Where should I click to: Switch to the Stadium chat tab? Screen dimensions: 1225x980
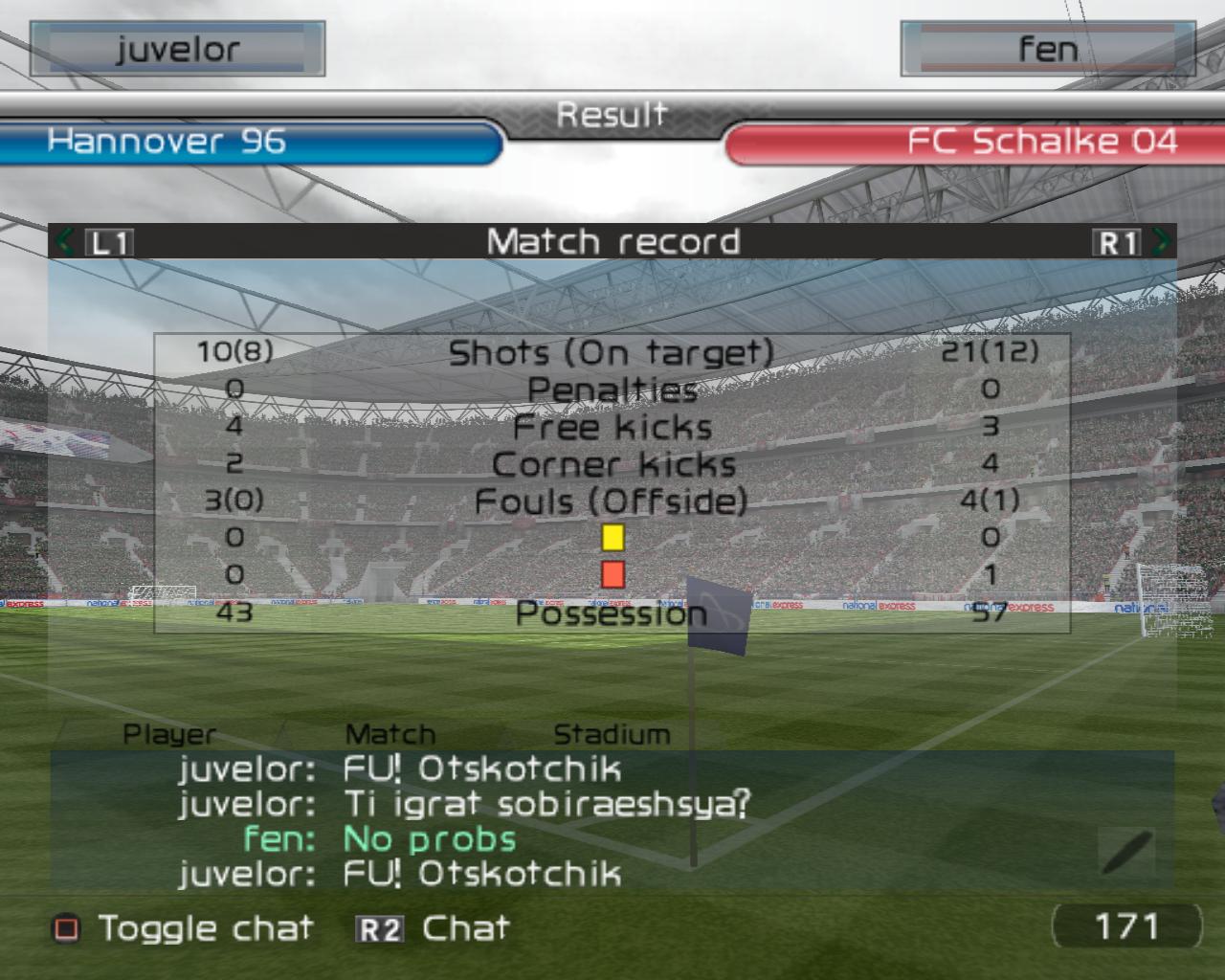point(612,734)
